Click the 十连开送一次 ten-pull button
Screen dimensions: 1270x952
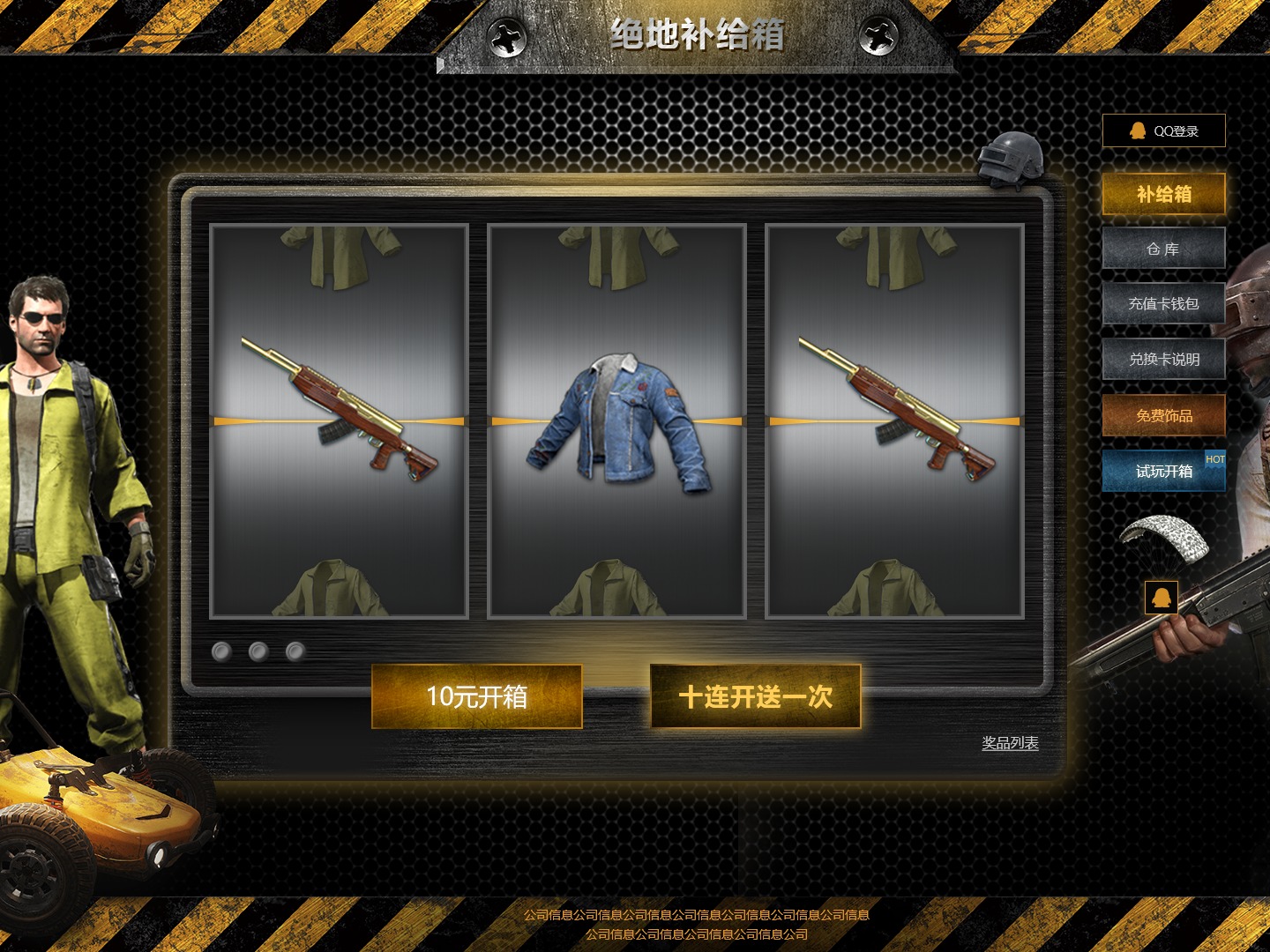pos(756,695)
